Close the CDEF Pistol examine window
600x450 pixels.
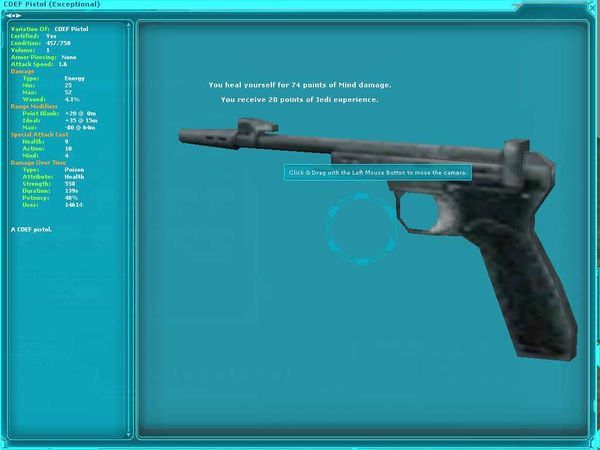[592, 5]
